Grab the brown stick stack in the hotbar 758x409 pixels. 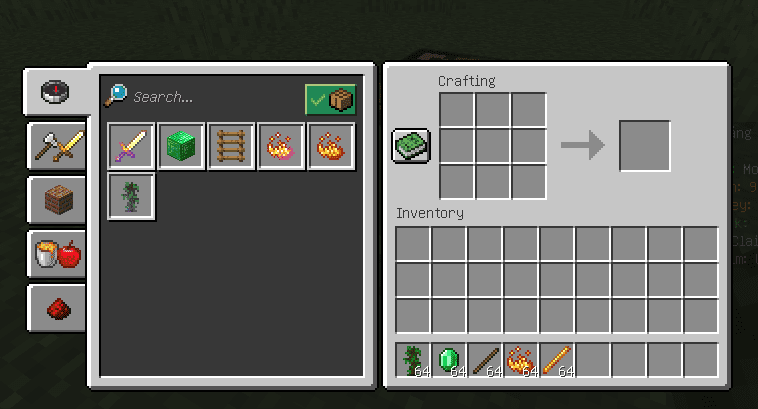486,360
